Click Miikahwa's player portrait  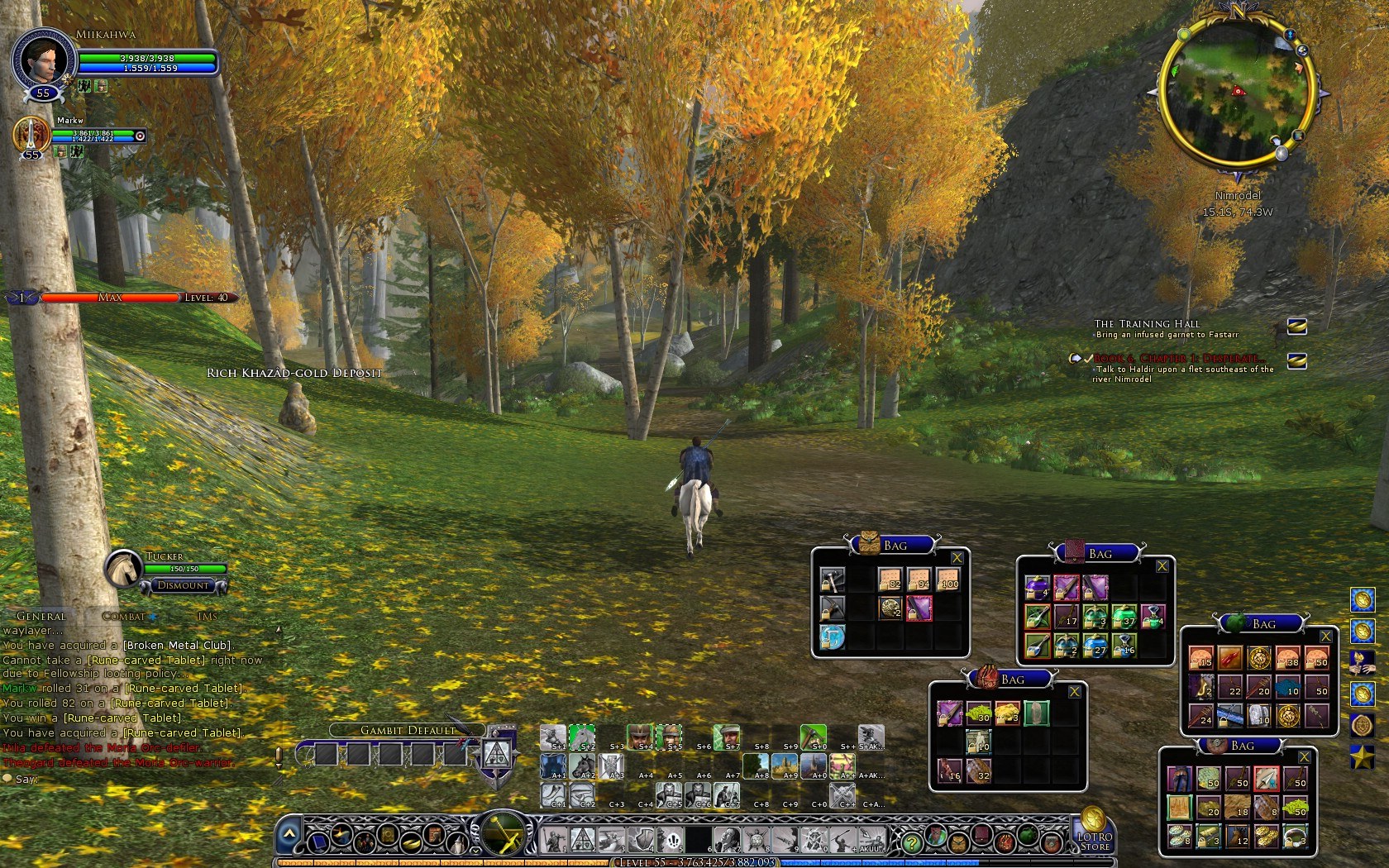(x=43, y=60)
